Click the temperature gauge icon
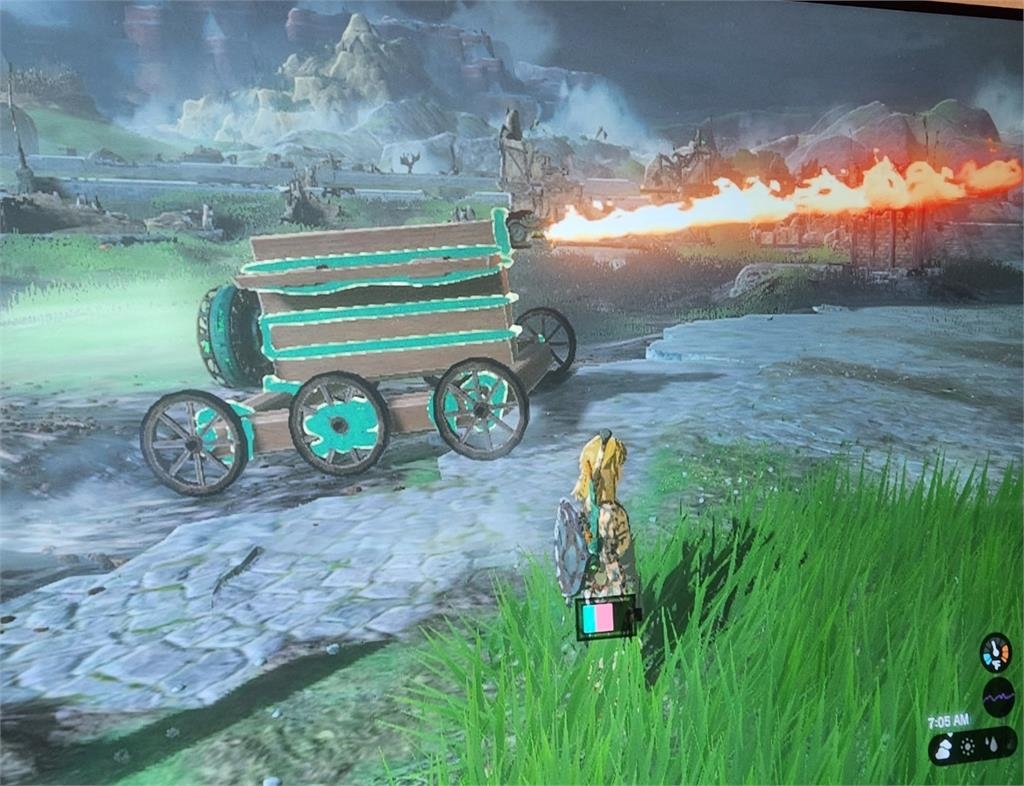Image resolution: width=1024 pixels, height=786 pixels. 995,653
